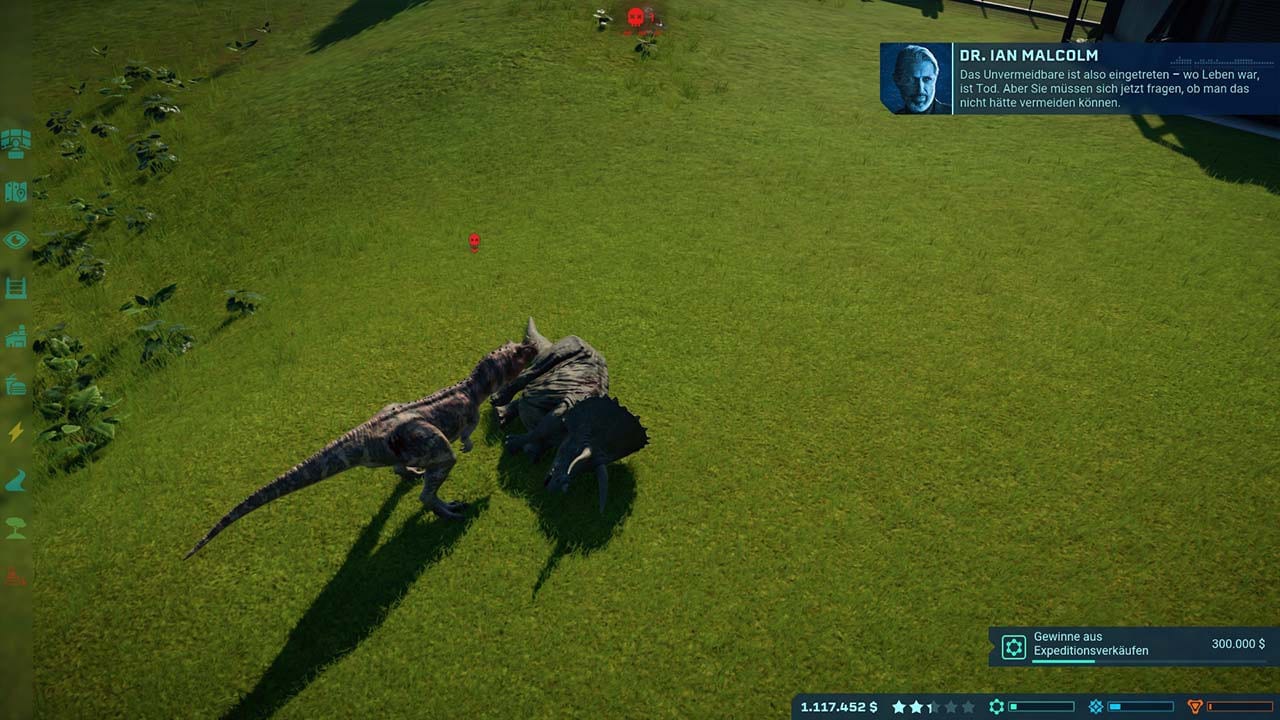This screenshot has width=1280, height=720.
Task: Open the Expeditionsverkäufen contract panel
Action: 1134,646
